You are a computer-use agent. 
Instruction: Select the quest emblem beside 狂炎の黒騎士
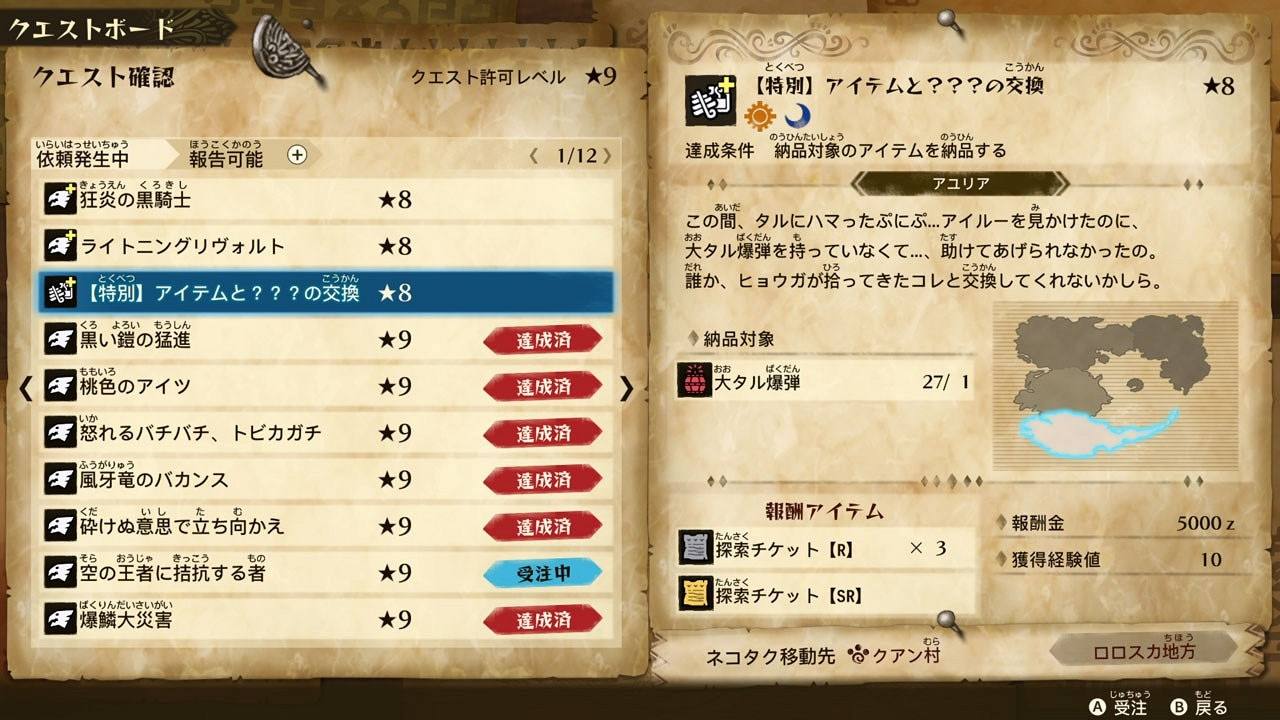click(x=63, y=199)
